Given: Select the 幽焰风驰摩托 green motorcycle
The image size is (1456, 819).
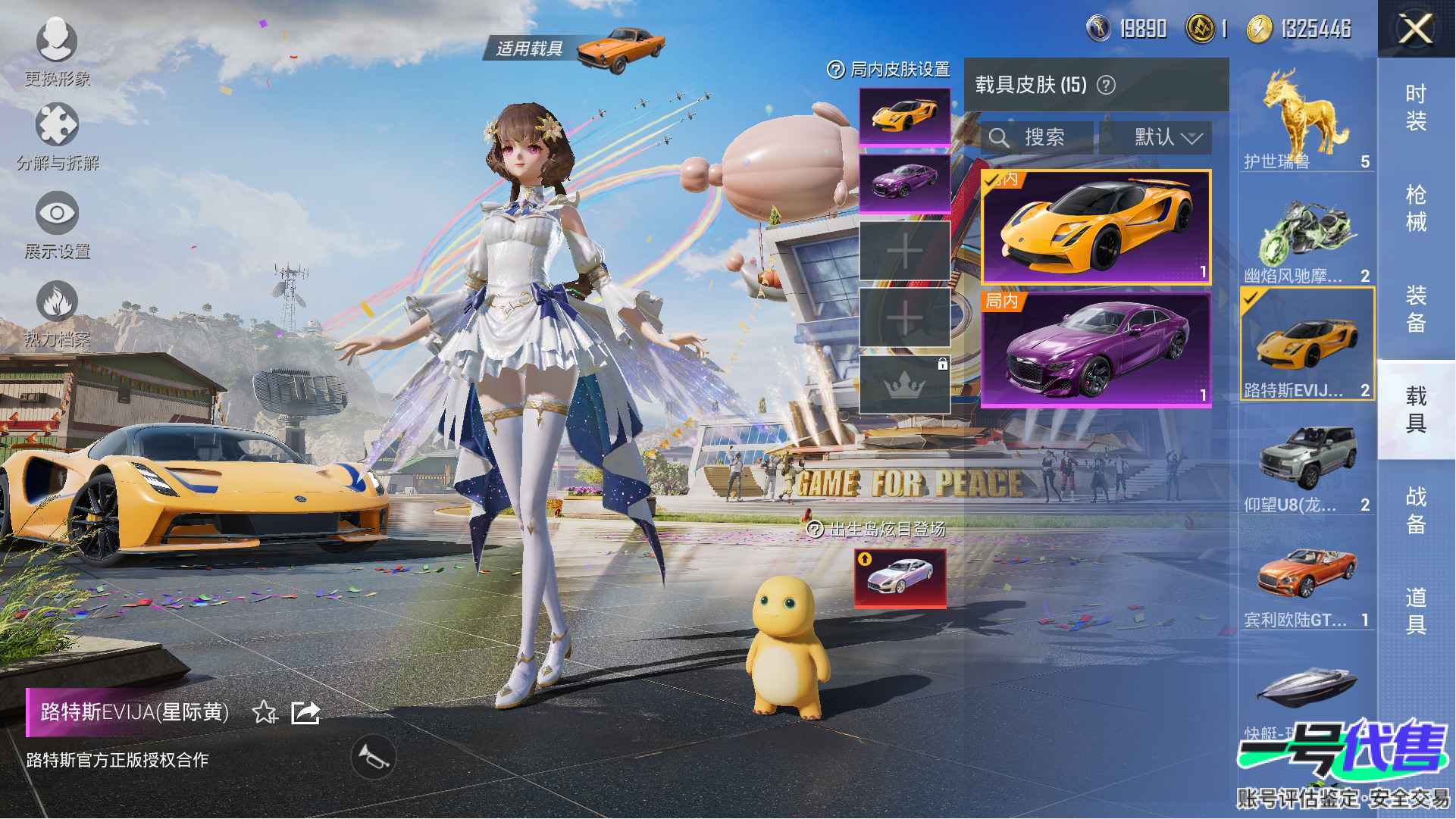Looking at the screenshot, I should (x=1306, y=235).
